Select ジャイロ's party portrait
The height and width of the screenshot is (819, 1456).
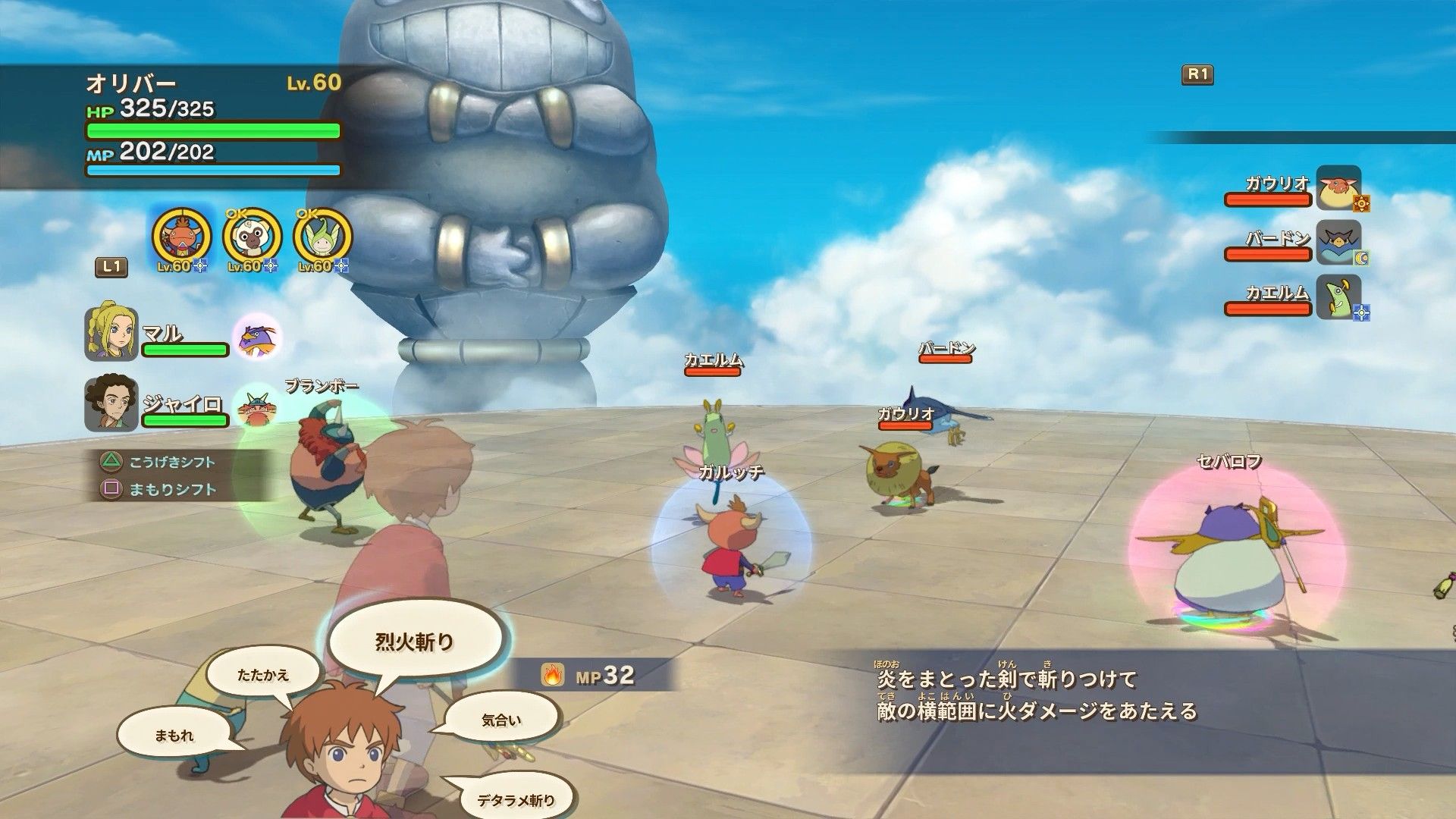pos(111,403)
